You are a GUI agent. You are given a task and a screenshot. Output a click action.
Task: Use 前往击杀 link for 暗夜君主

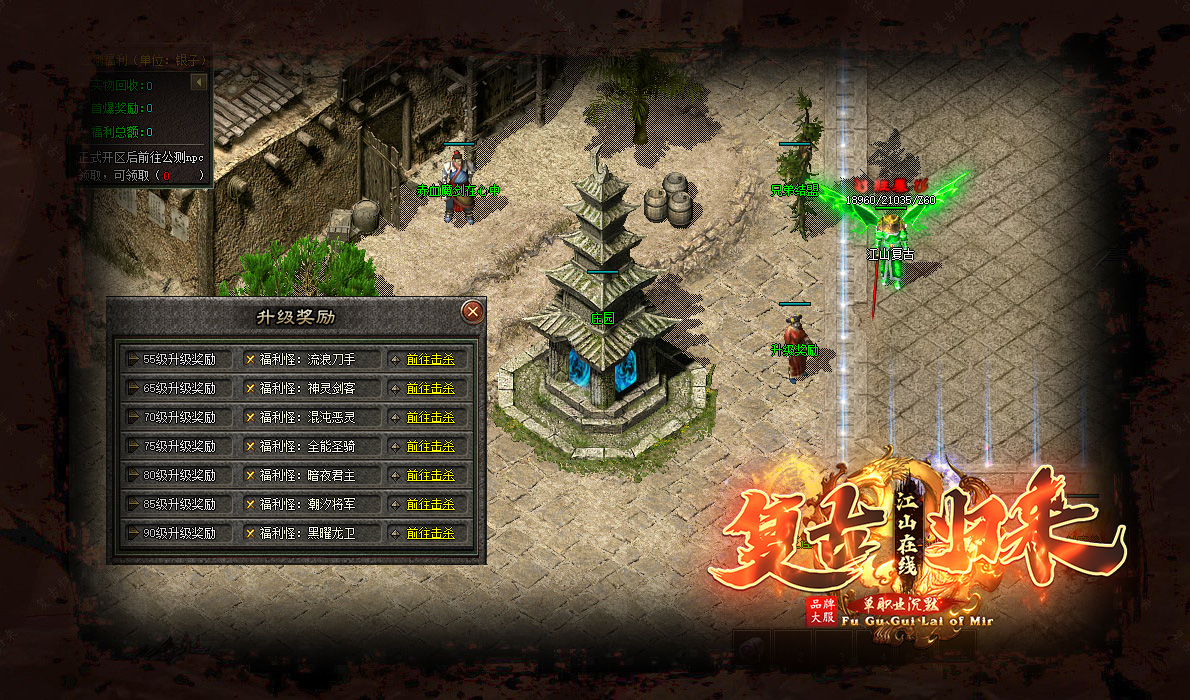click(x=430, y=476)
